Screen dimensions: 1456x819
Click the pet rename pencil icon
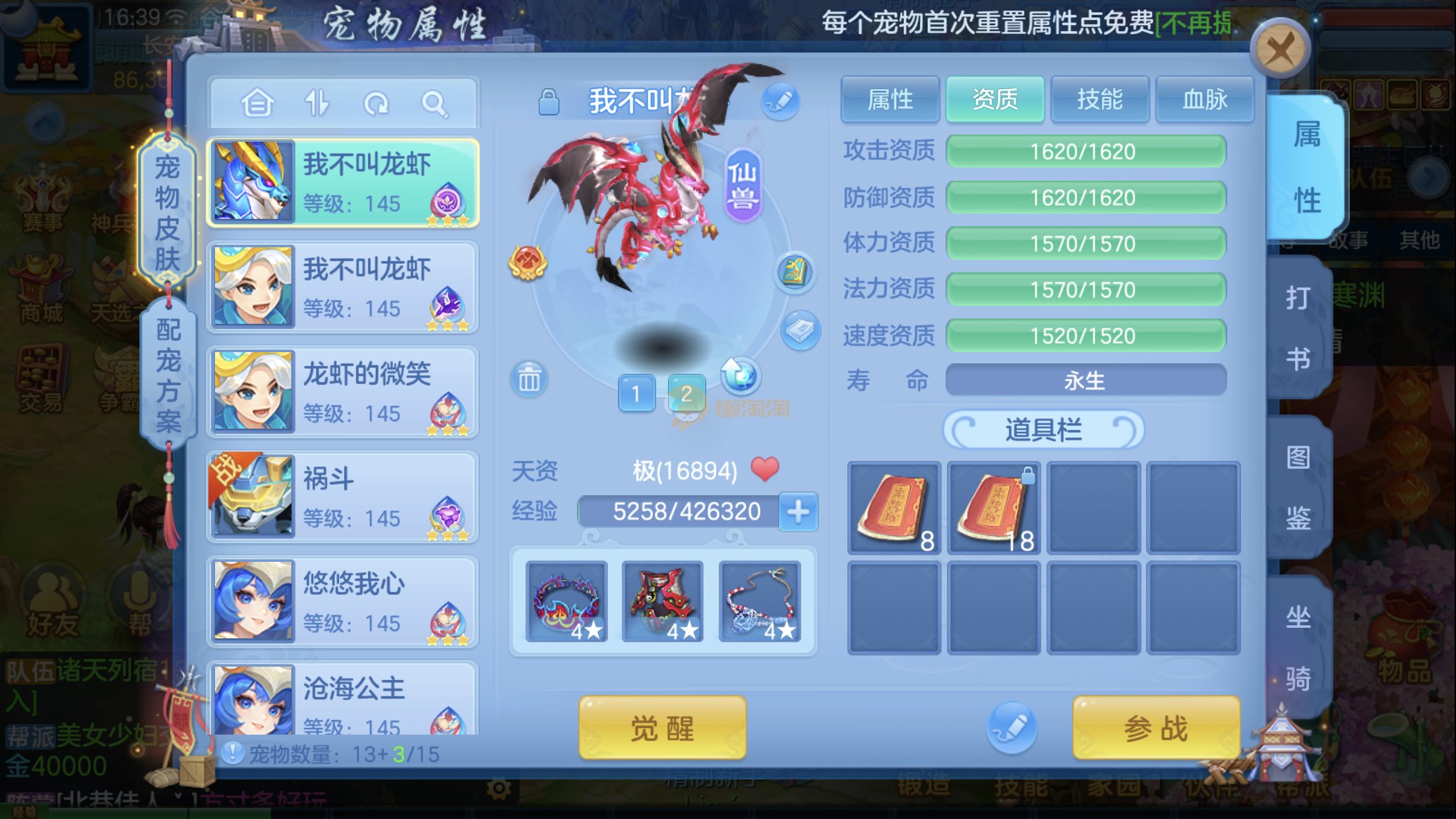[780, 101]
